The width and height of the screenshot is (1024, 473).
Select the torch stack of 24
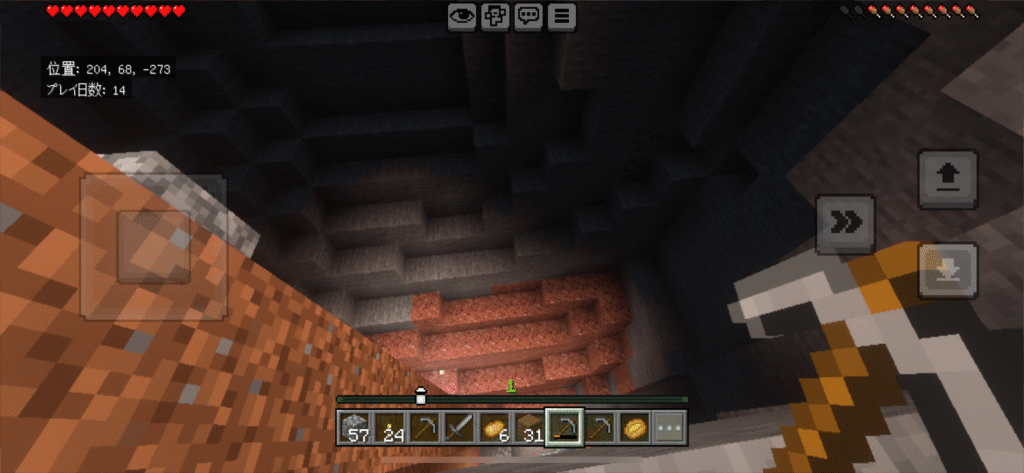pyautogui.click(x=391, y=428)
